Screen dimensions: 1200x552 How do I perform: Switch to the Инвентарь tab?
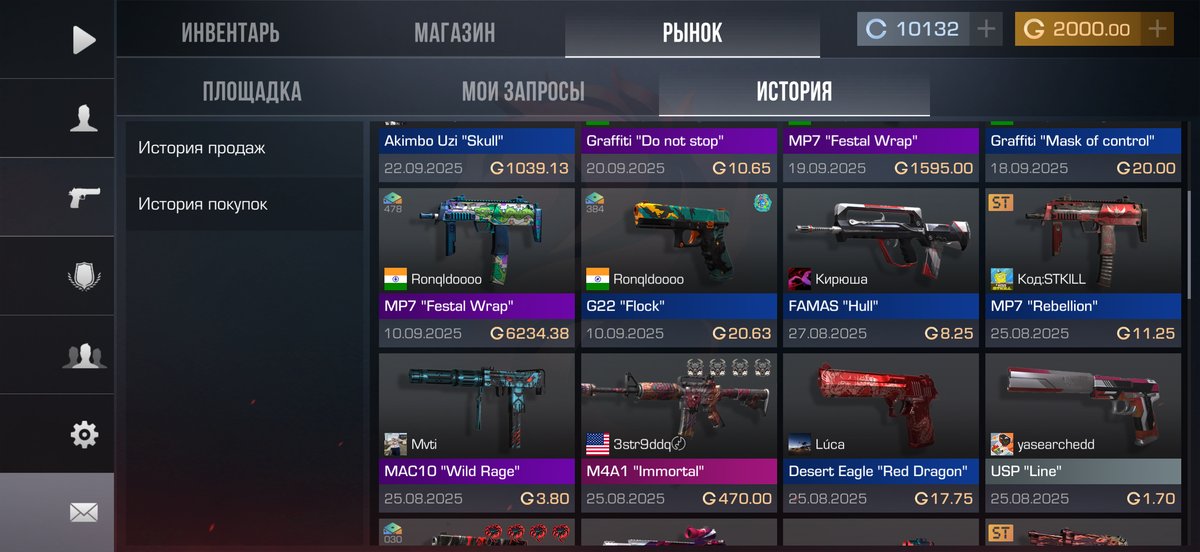(x=230, y=32)
